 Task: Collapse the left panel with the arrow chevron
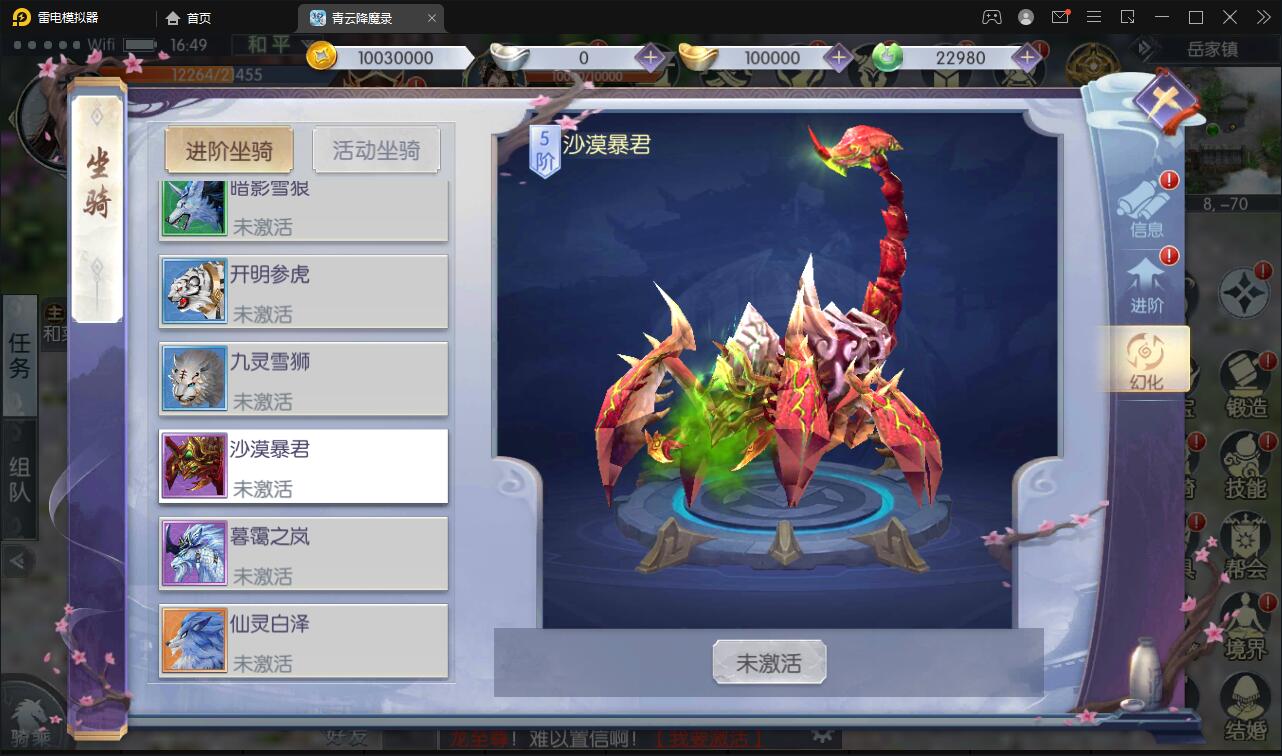[x=20, y=561]
